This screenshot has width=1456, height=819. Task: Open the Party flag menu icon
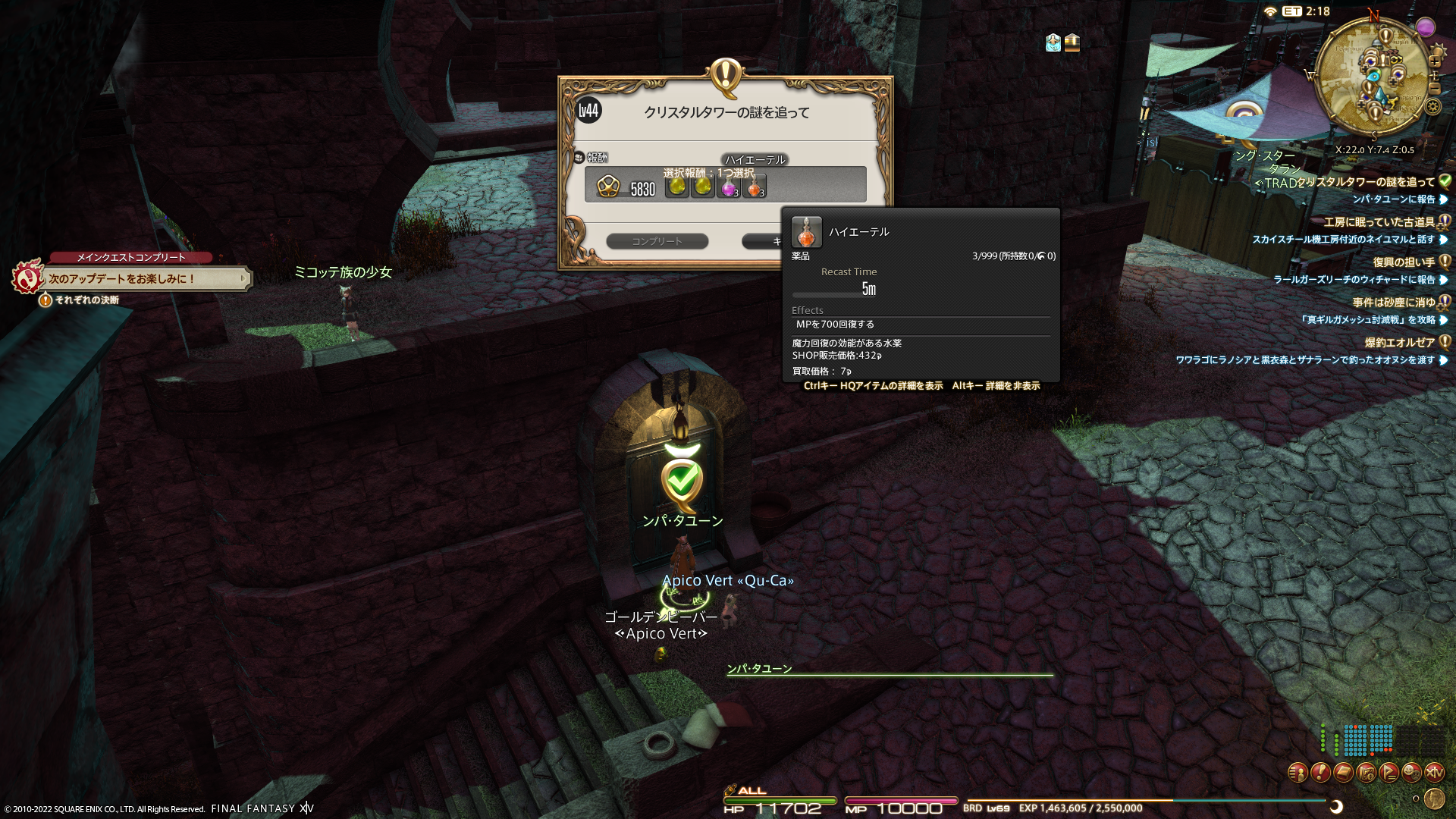pyautogui.click(x=1389, y=773)
